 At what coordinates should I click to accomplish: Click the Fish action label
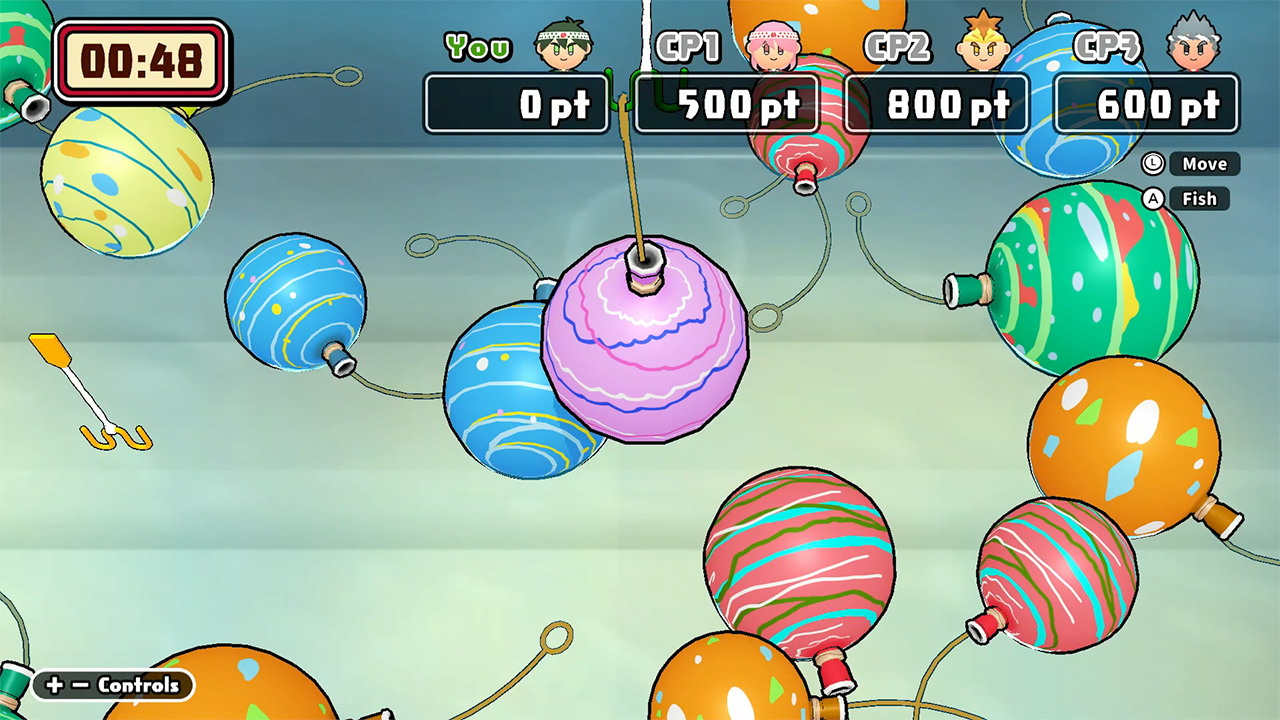[x=1199, y=199]
